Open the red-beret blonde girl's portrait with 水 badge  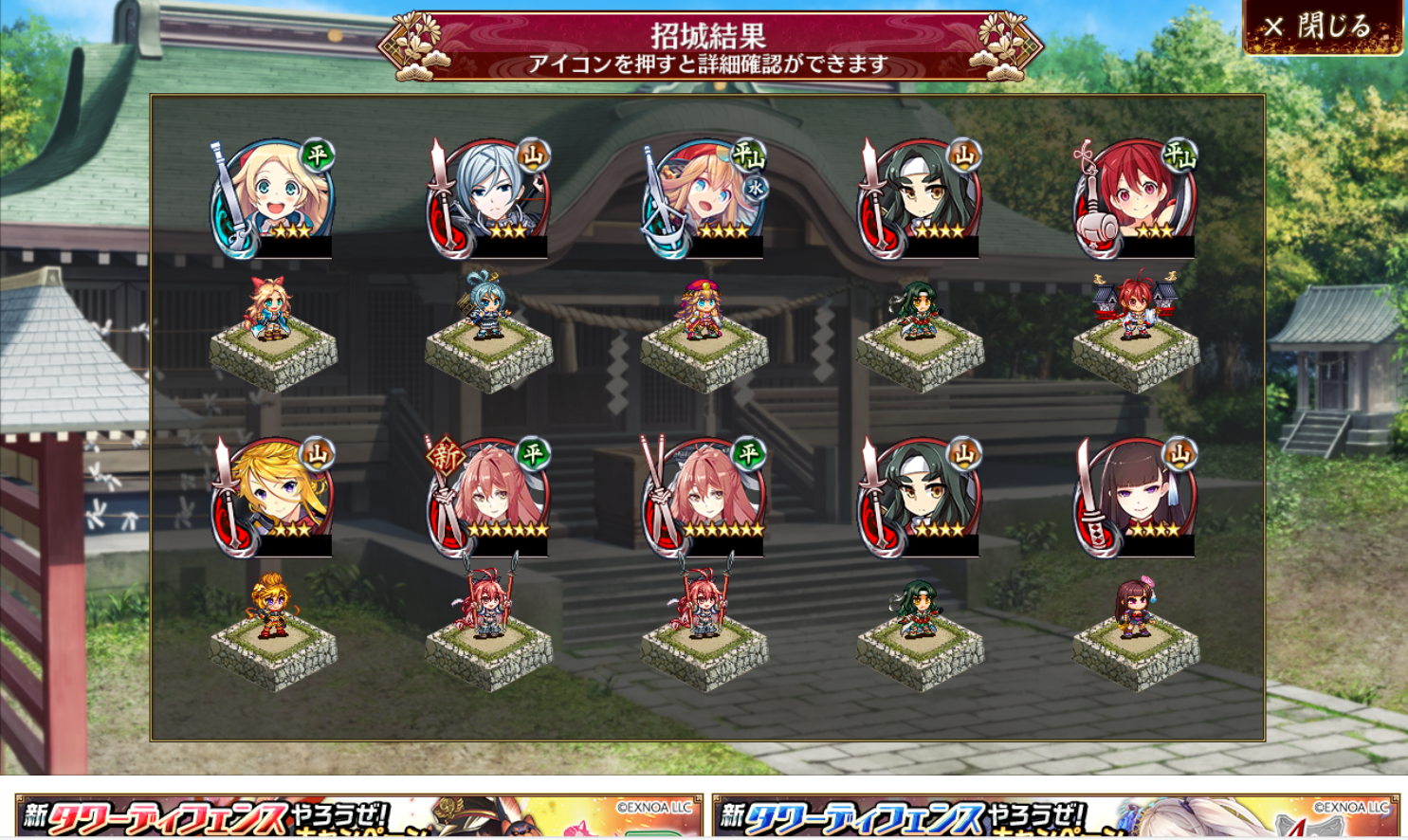click(x=704, y=199)
